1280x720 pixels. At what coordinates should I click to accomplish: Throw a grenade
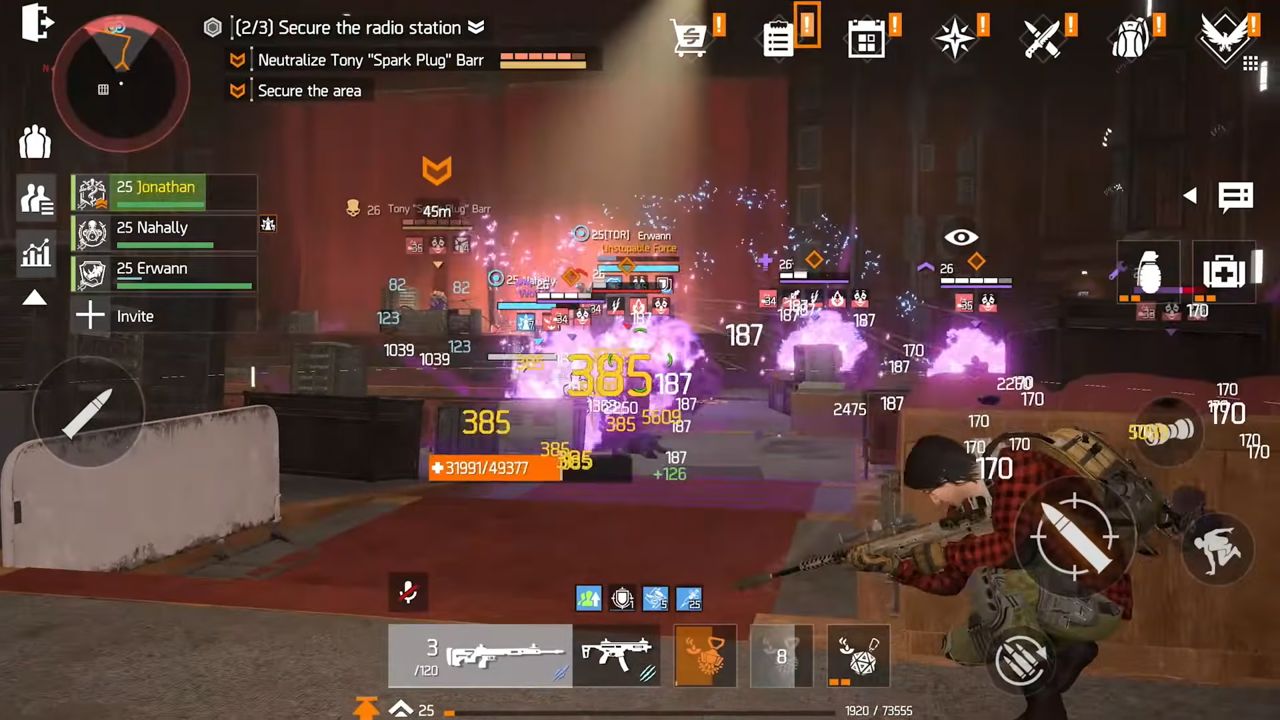click(1148, 271)
